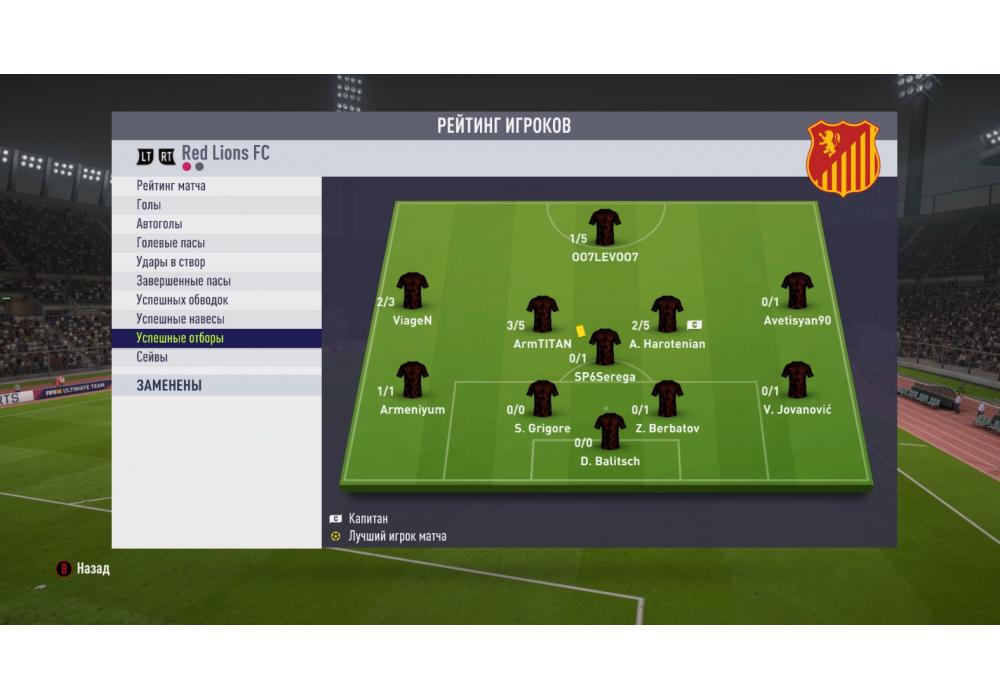The height and width of the screenshot is (700, 1000).
Task: Select striker 007LEV007's shirt
Action: 605,228
